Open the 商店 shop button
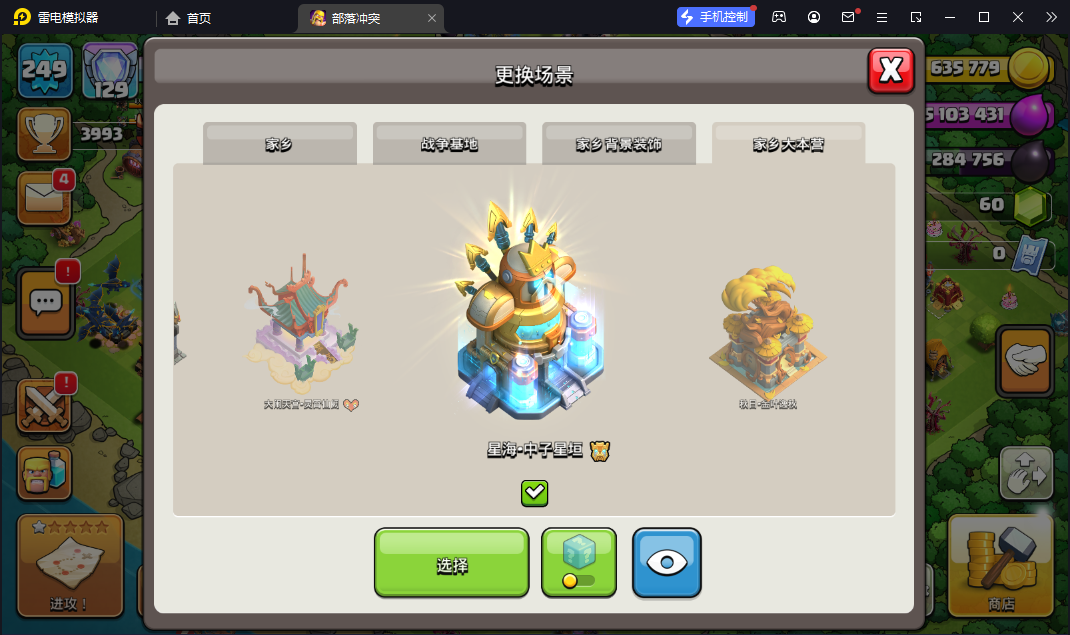 (999, 565)
